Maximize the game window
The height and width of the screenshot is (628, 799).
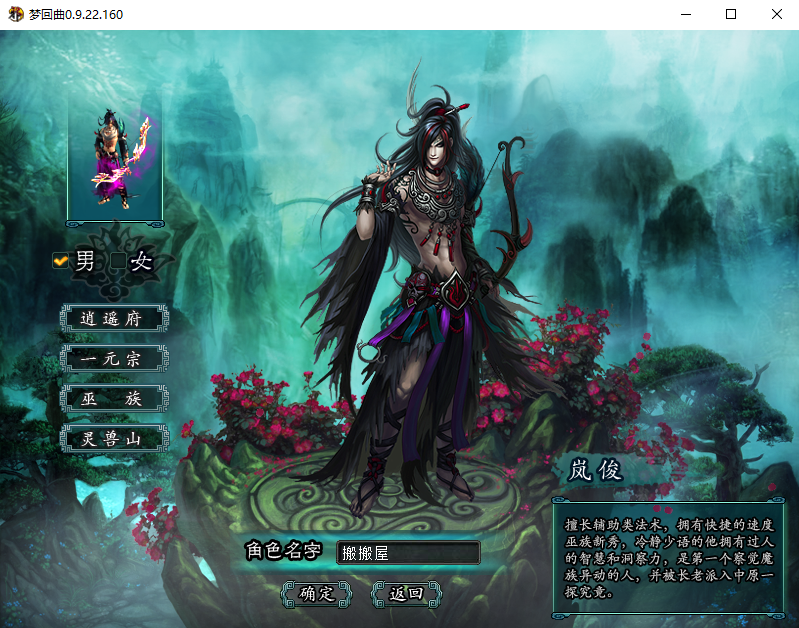[731, 15]
